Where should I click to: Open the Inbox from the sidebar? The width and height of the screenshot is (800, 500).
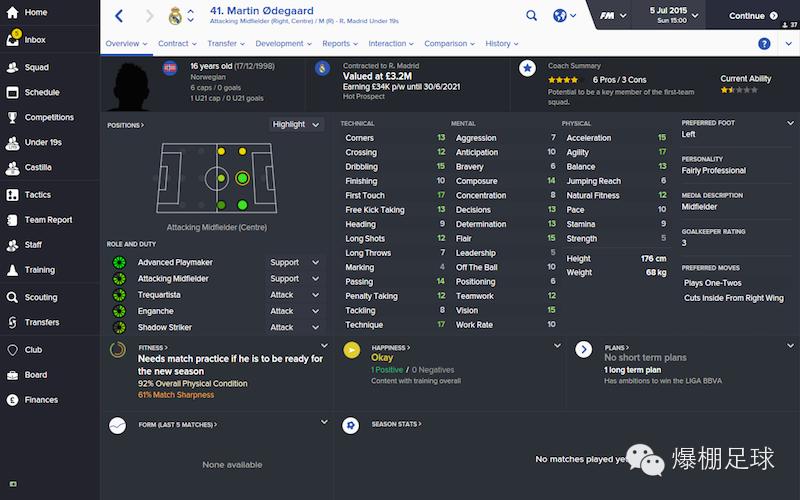[x=34, y=40]
